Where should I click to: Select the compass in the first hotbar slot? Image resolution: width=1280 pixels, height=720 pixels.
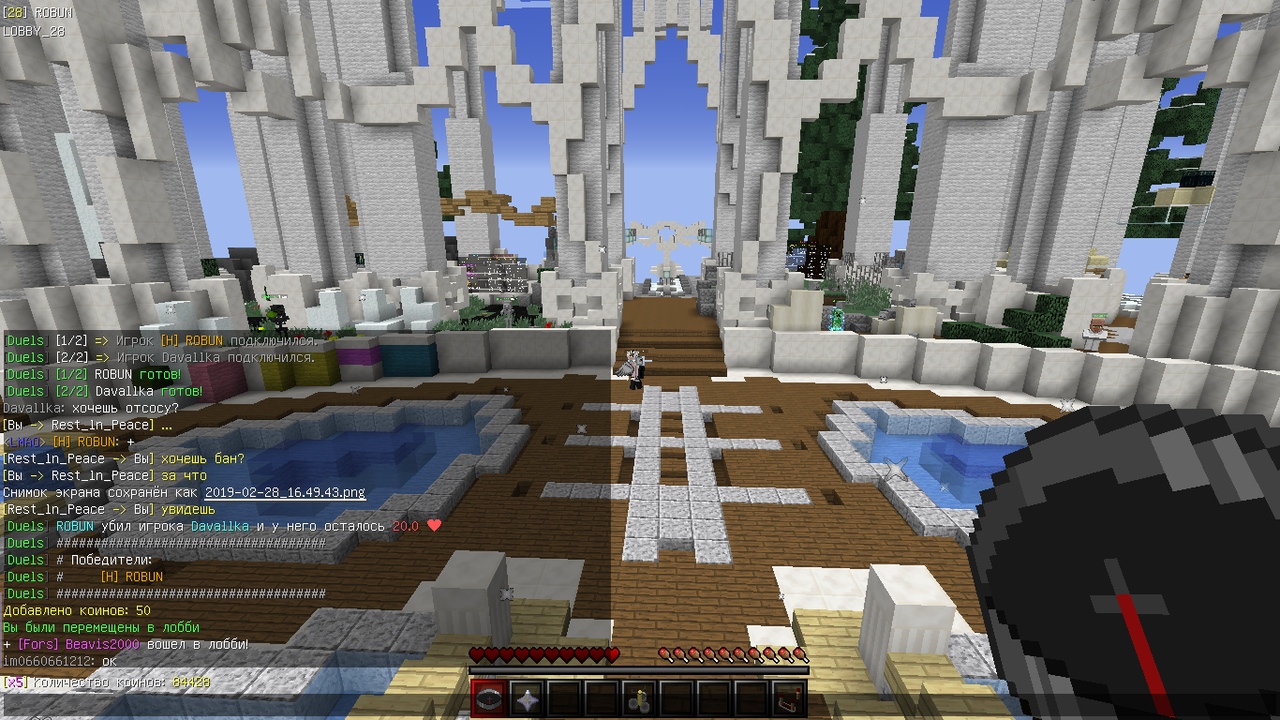point(490,699)
